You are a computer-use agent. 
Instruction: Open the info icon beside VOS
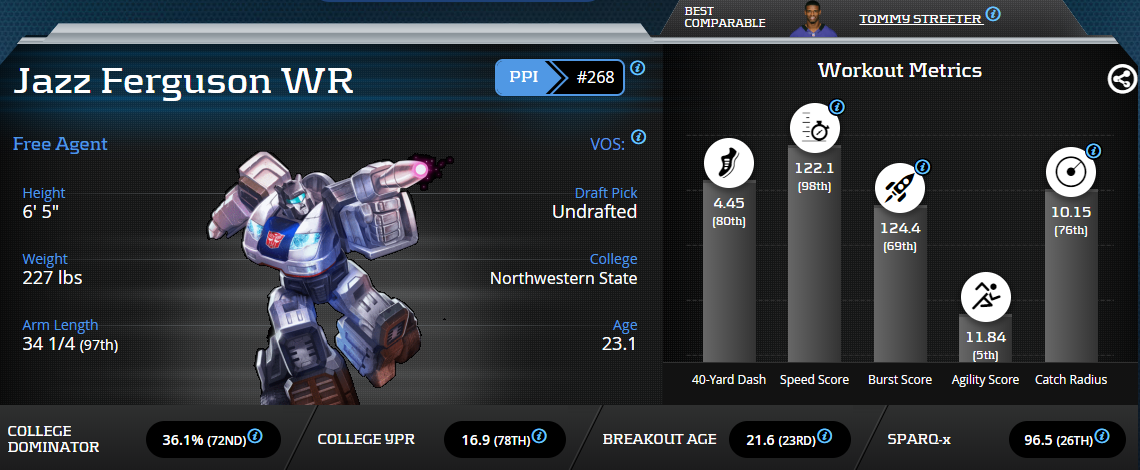[638, 137]
